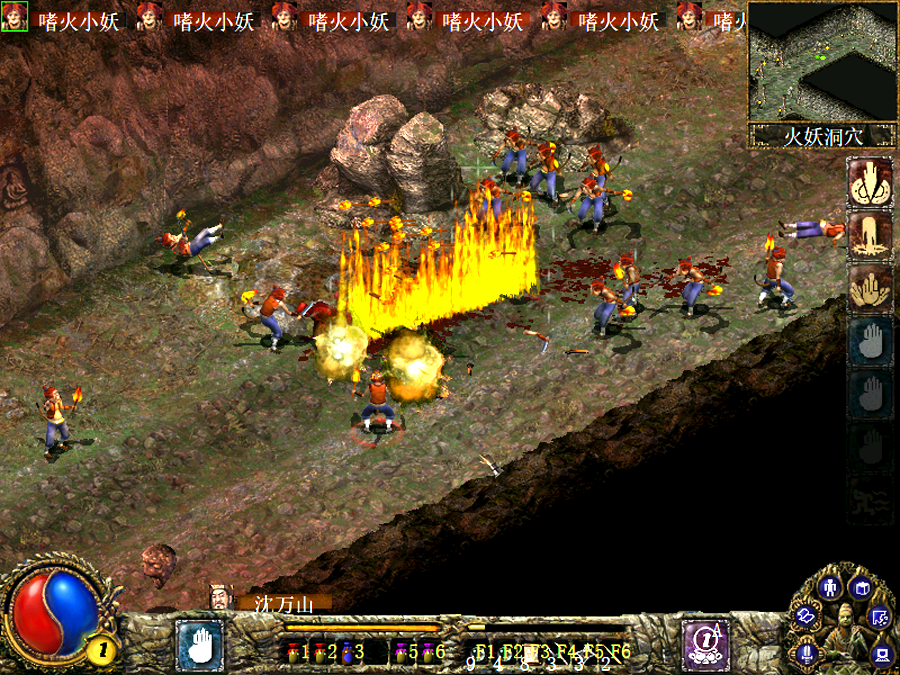The image size is (900, 675).
Task: Open the computer system menu button
Action: (x=881, y=655)
